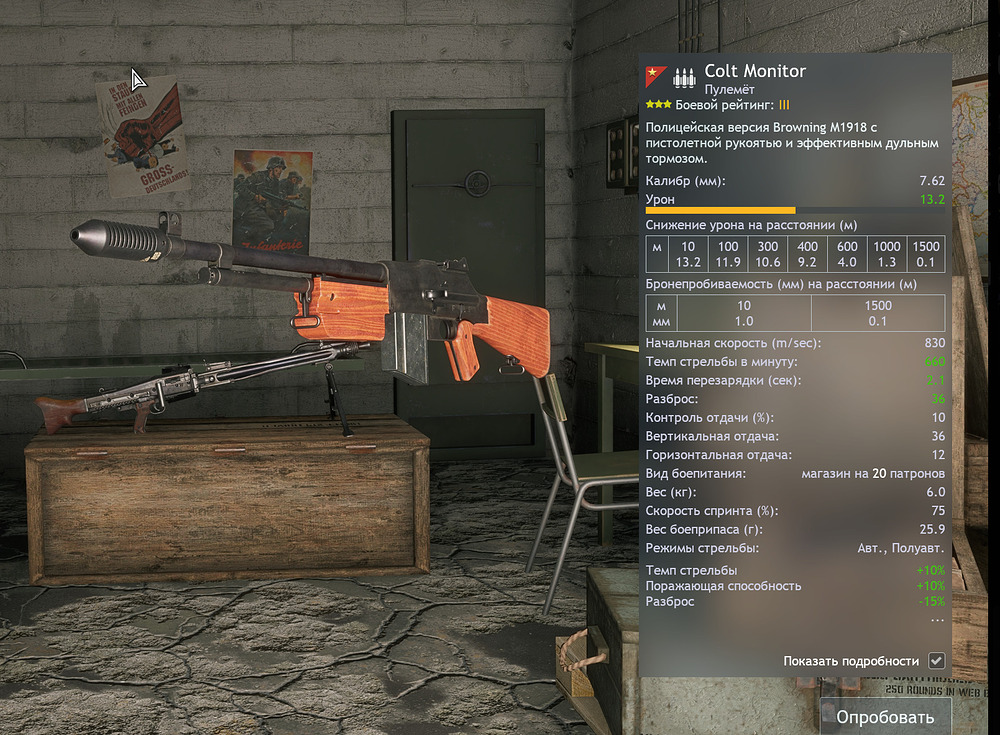Toggle the "Показать подробности" checkbox
1000x735 pixels.
(936, 661)
